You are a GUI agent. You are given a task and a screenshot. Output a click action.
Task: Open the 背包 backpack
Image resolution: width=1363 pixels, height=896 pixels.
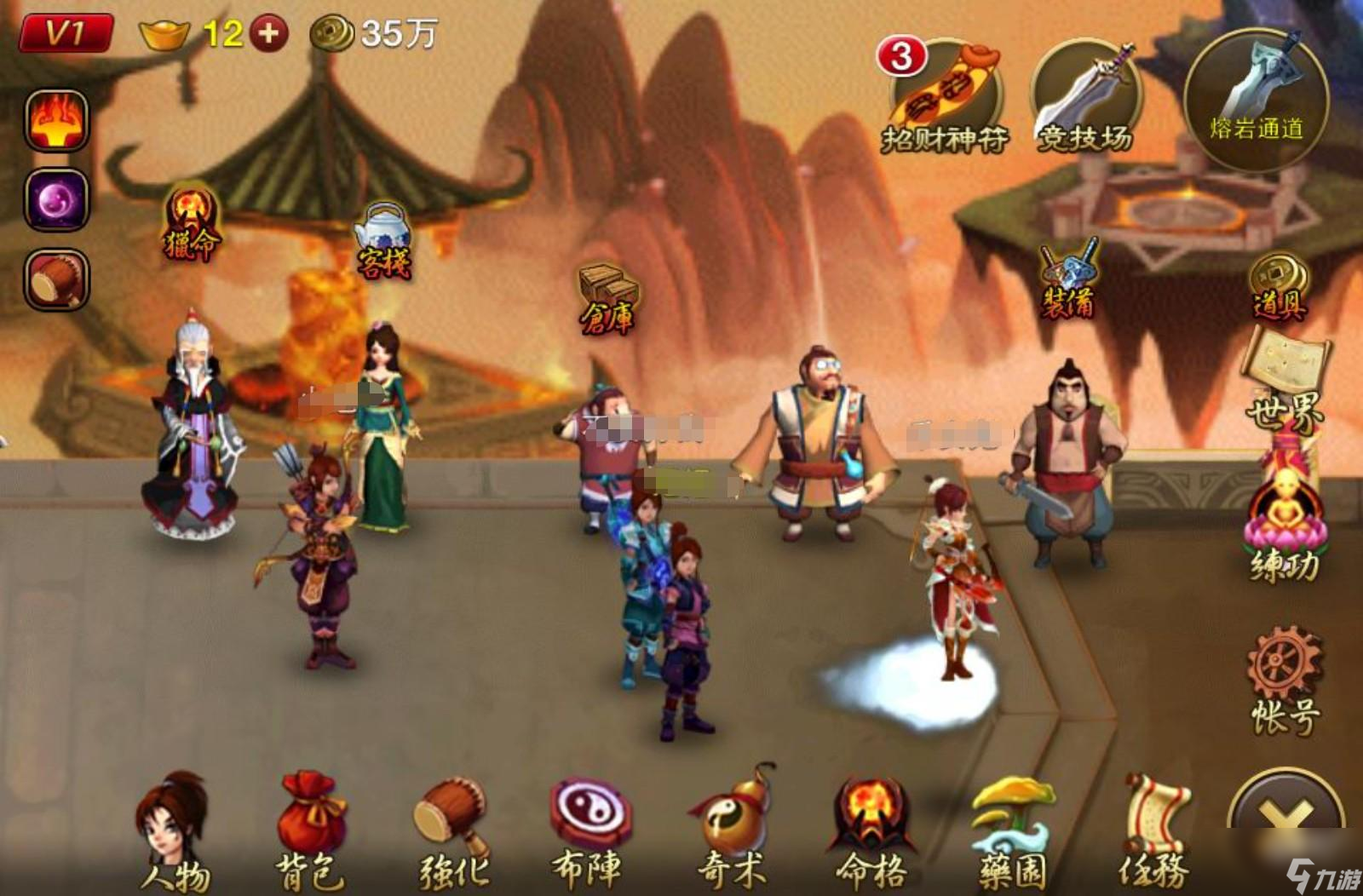pos(310,830)
